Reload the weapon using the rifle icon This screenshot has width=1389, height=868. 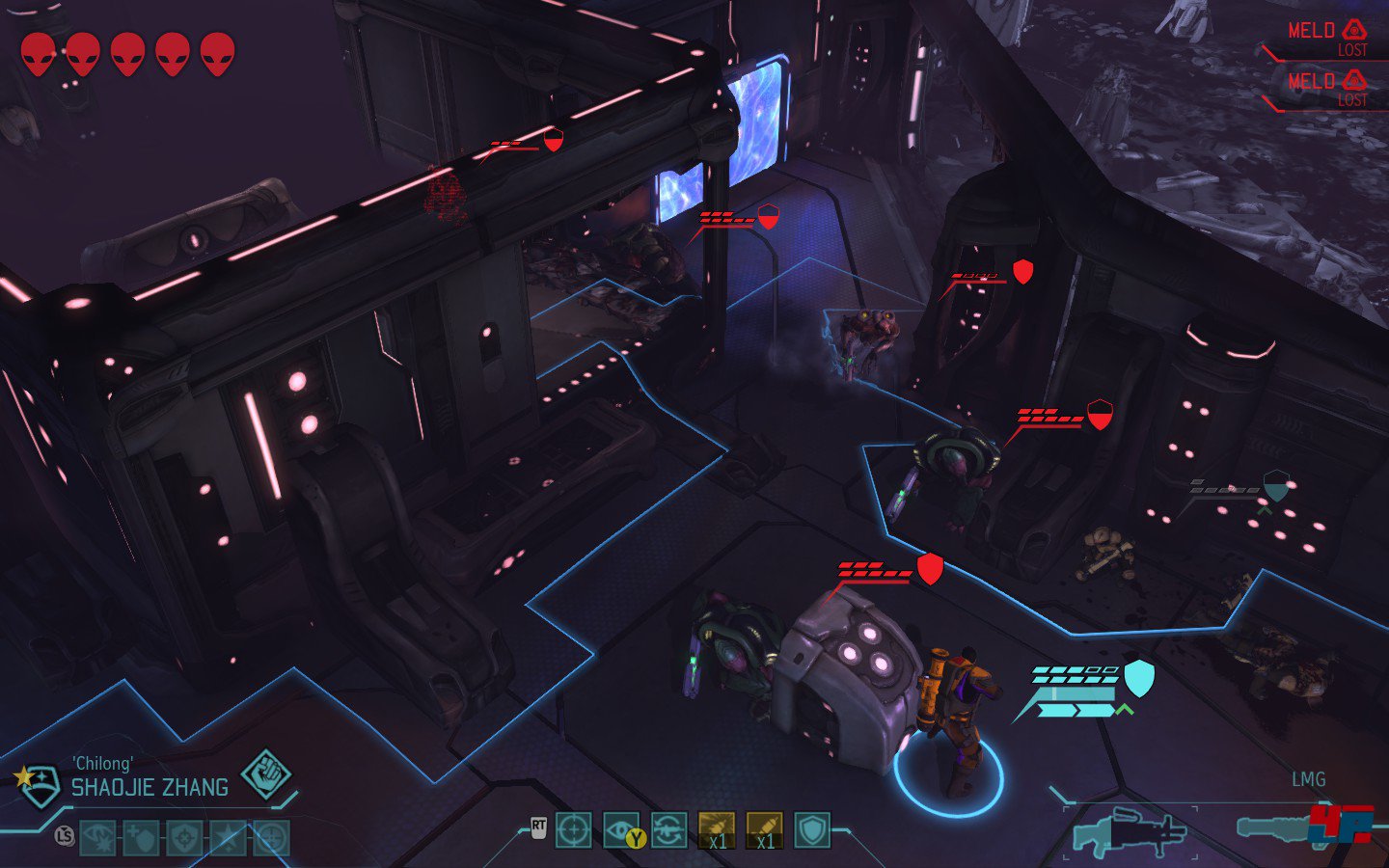[668, 830]
